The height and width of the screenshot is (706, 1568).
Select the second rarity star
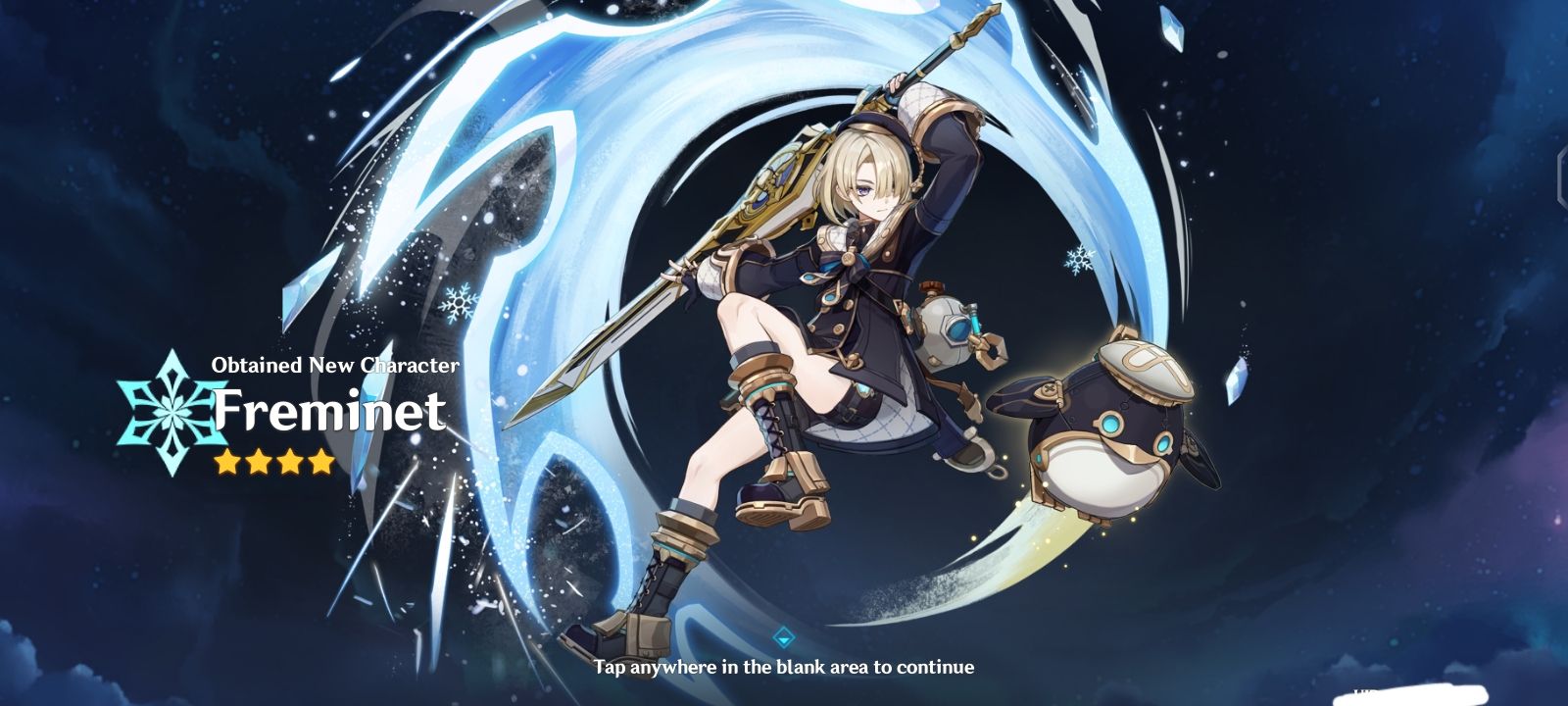[x=257, y=459]
